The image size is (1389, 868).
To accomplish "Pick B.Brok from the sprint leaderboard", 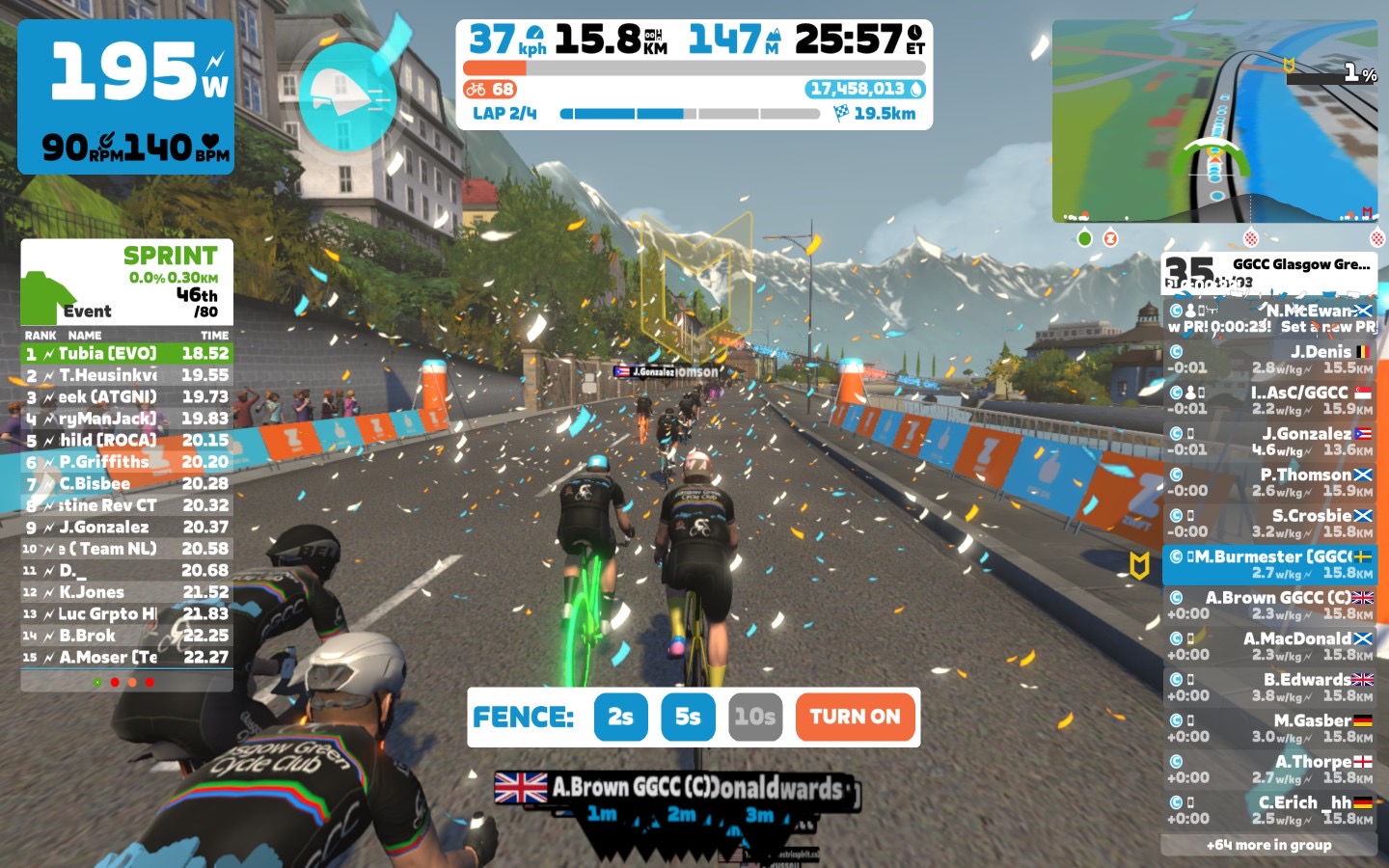I will pyautogui.click(x=127, y=636).
